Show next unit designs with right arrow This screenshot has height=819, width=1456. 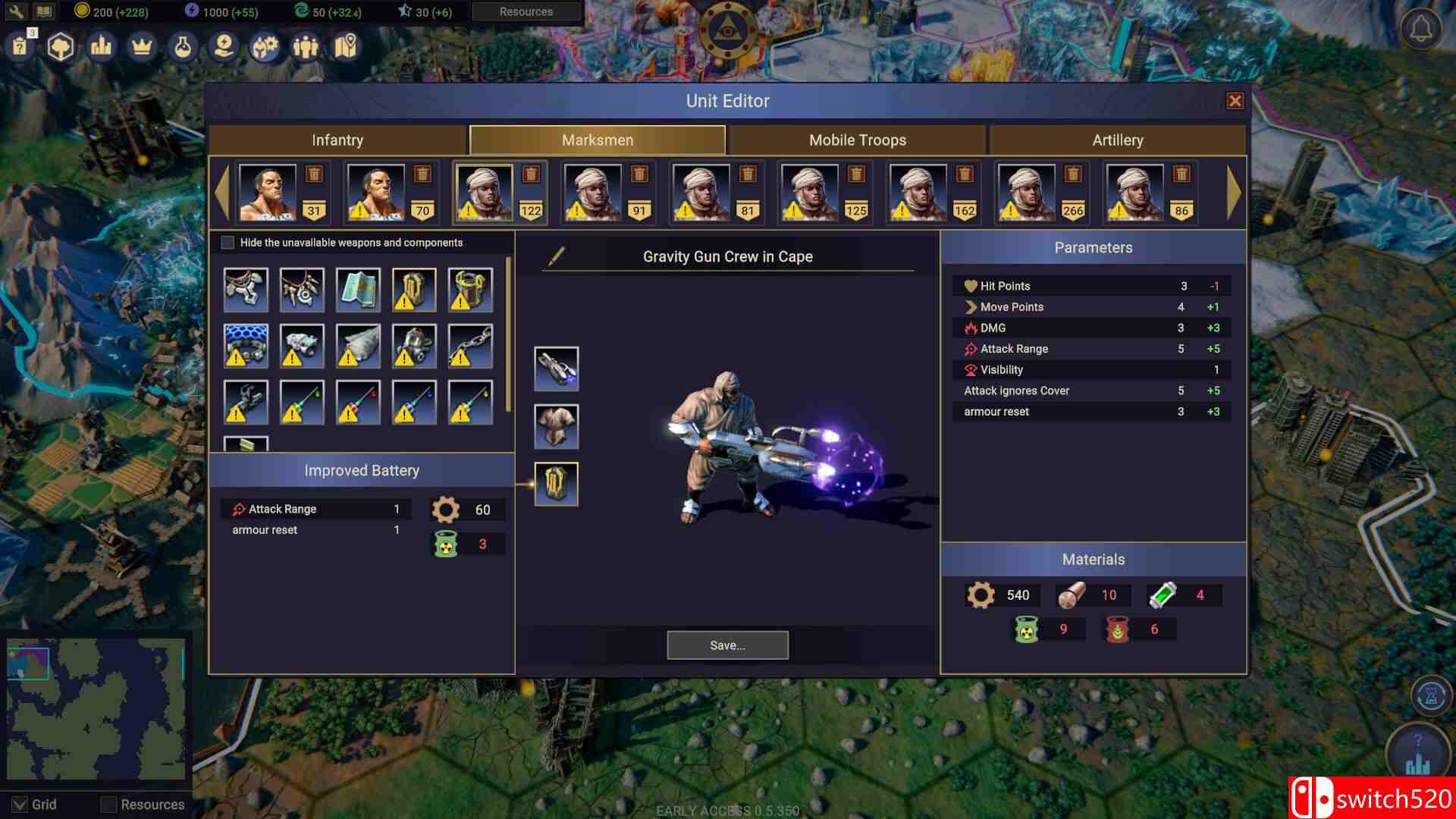point(1234,193)
